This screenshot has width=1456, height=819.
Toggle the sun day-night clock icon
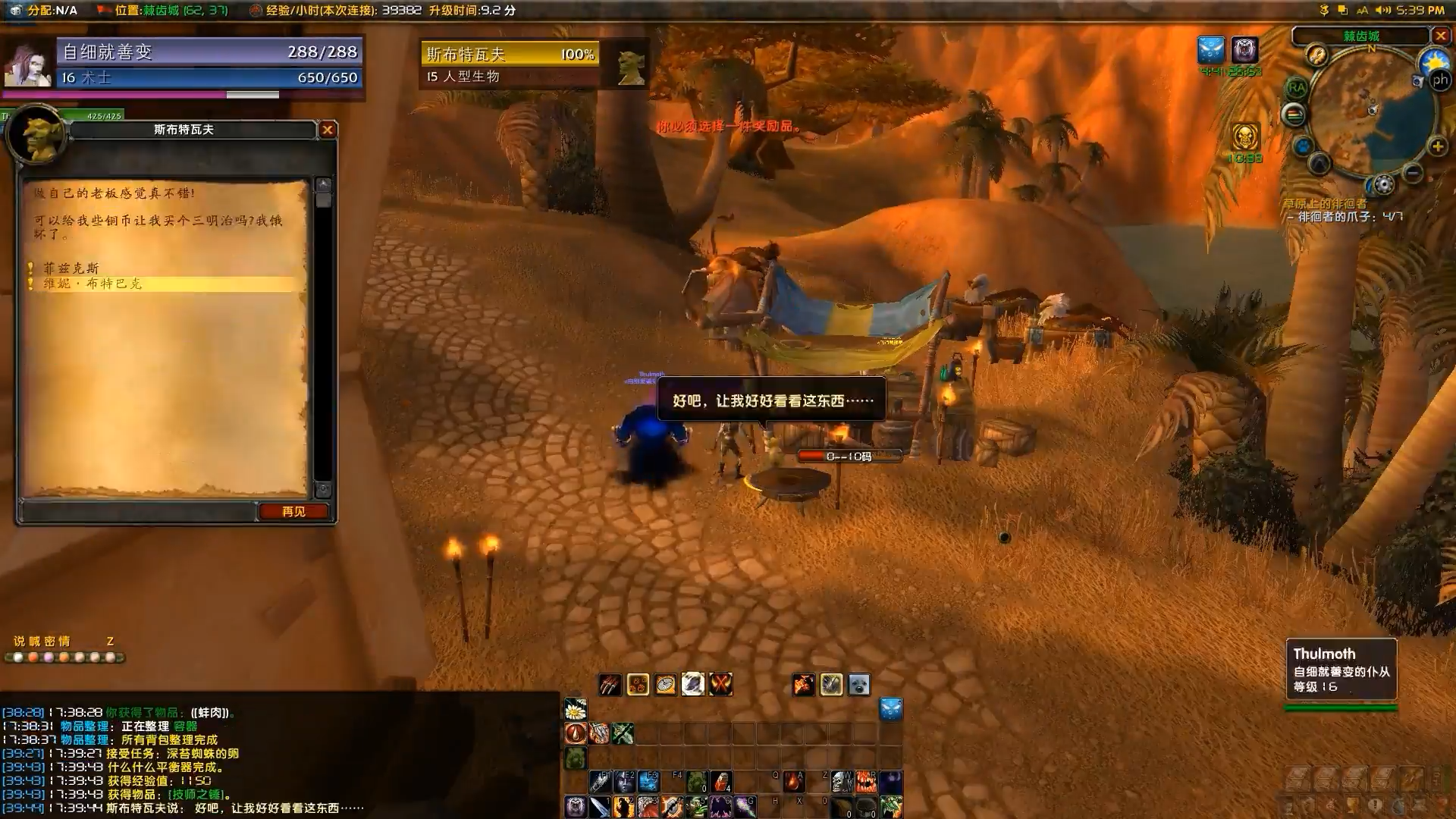[x=1434, y=61]
